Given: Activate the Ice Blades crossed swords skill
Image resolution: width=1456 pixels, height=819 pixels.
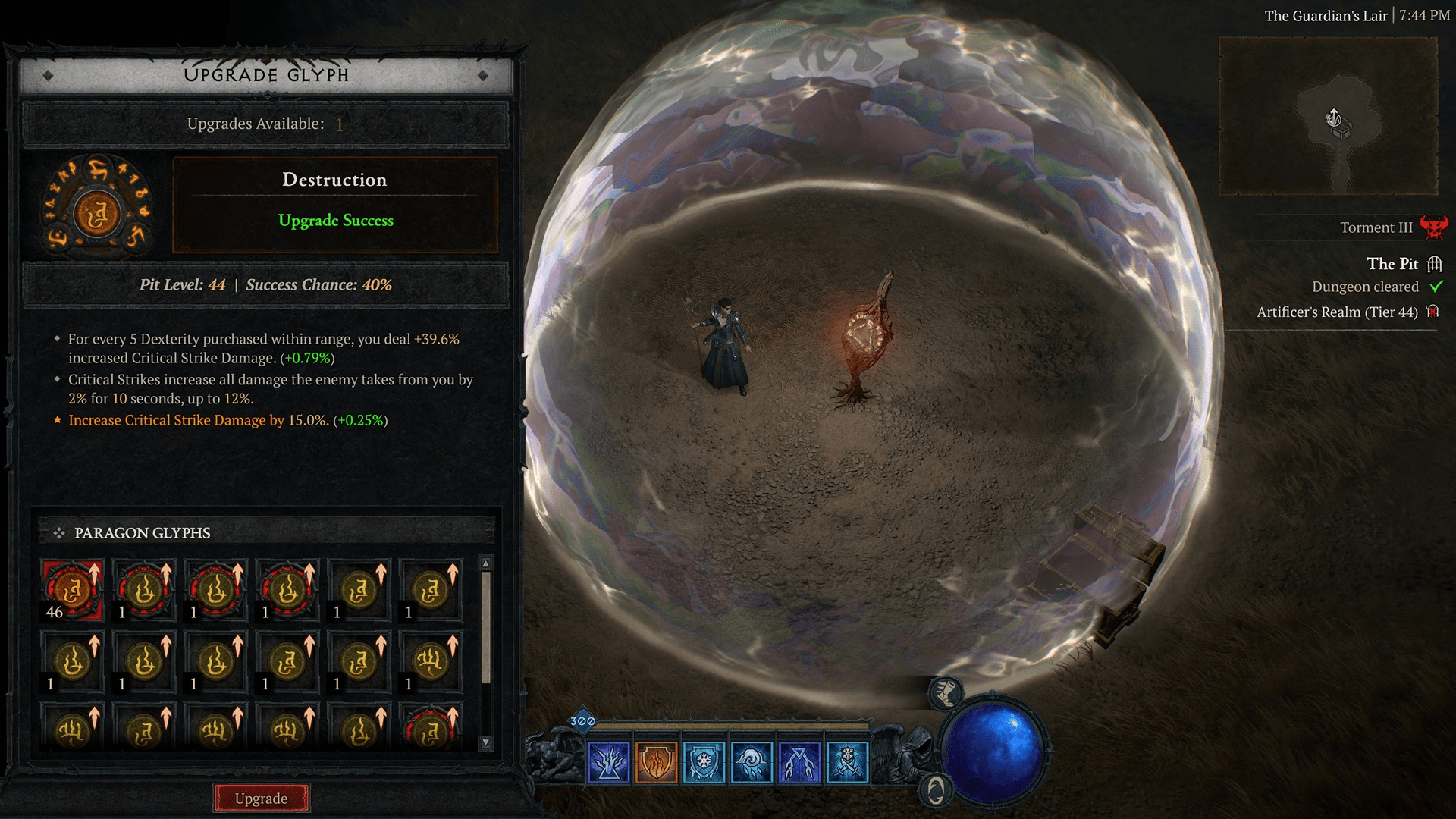Looking at the screenshot, I should (x=847, y=762).
